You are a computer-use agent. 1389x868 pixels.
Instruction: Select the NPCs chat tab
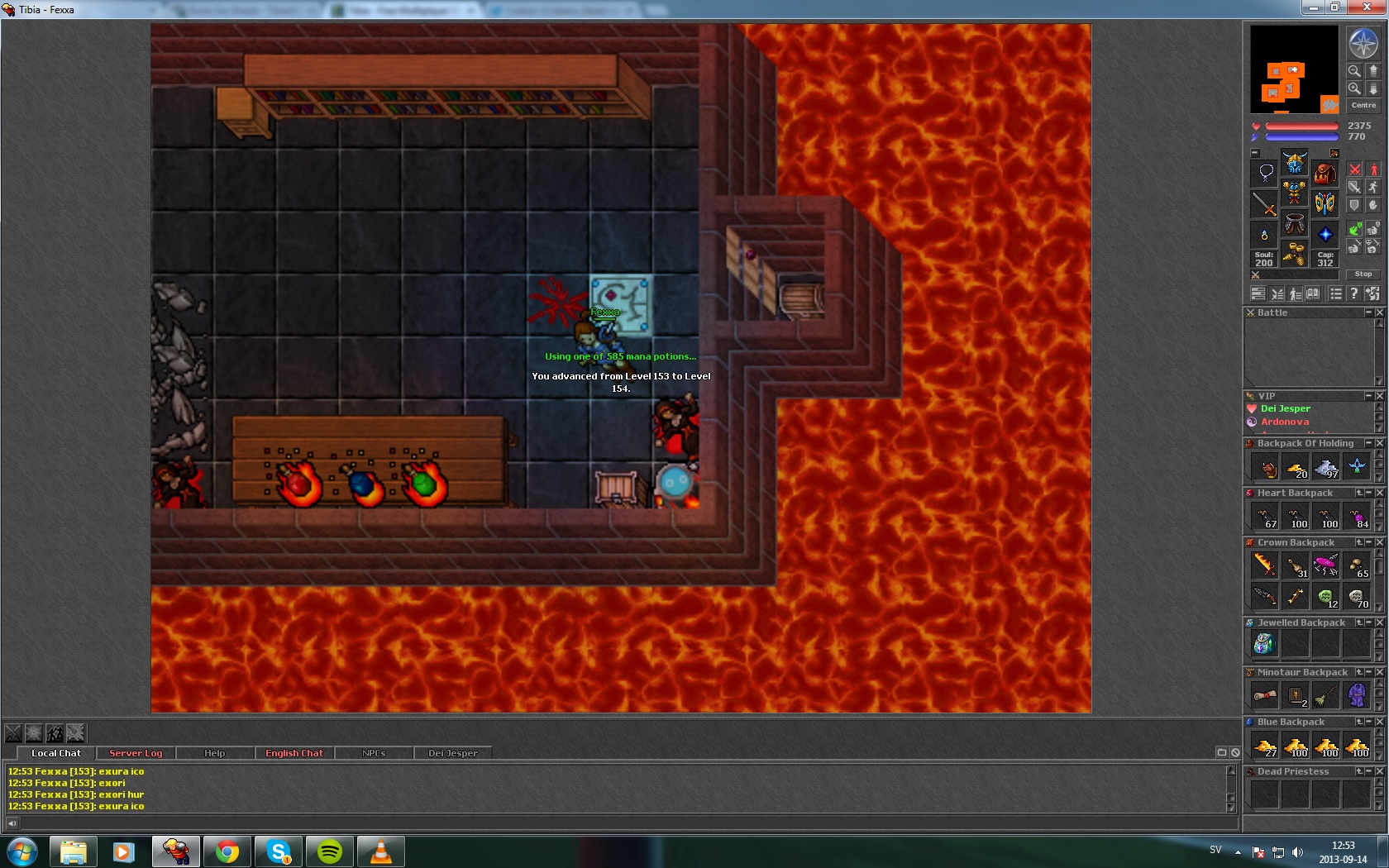pos(373,753)
